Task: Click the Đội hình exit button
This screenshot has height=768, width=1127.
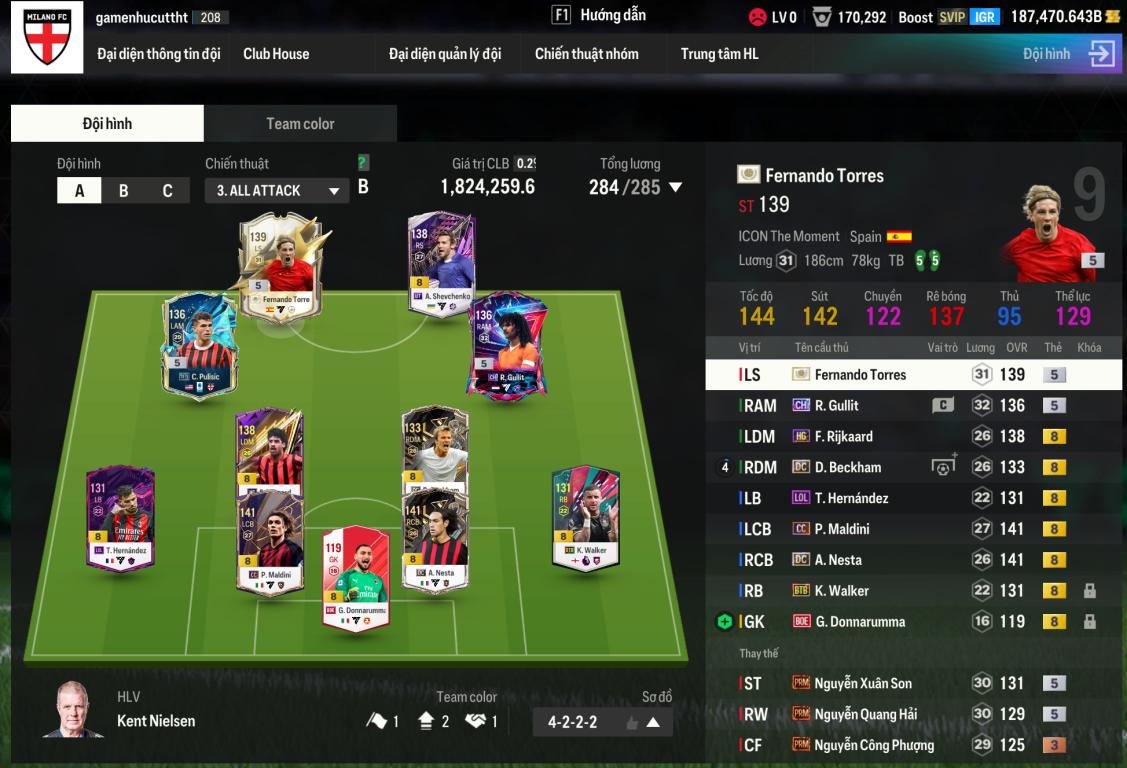Action: [1101, 54]
